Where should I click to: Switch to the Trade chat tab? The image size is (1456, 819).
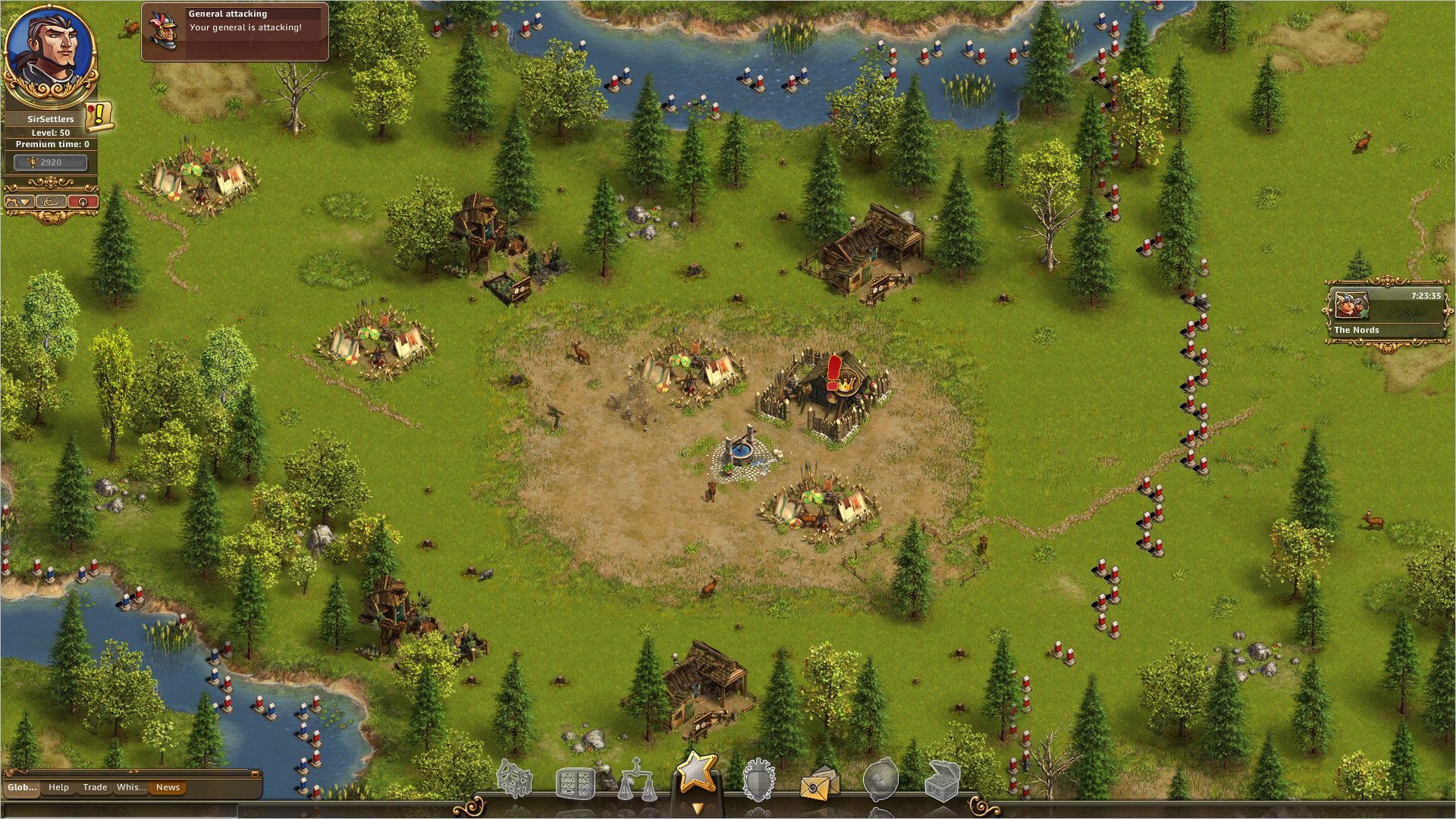pyautogui.click(x=95, y=787)
